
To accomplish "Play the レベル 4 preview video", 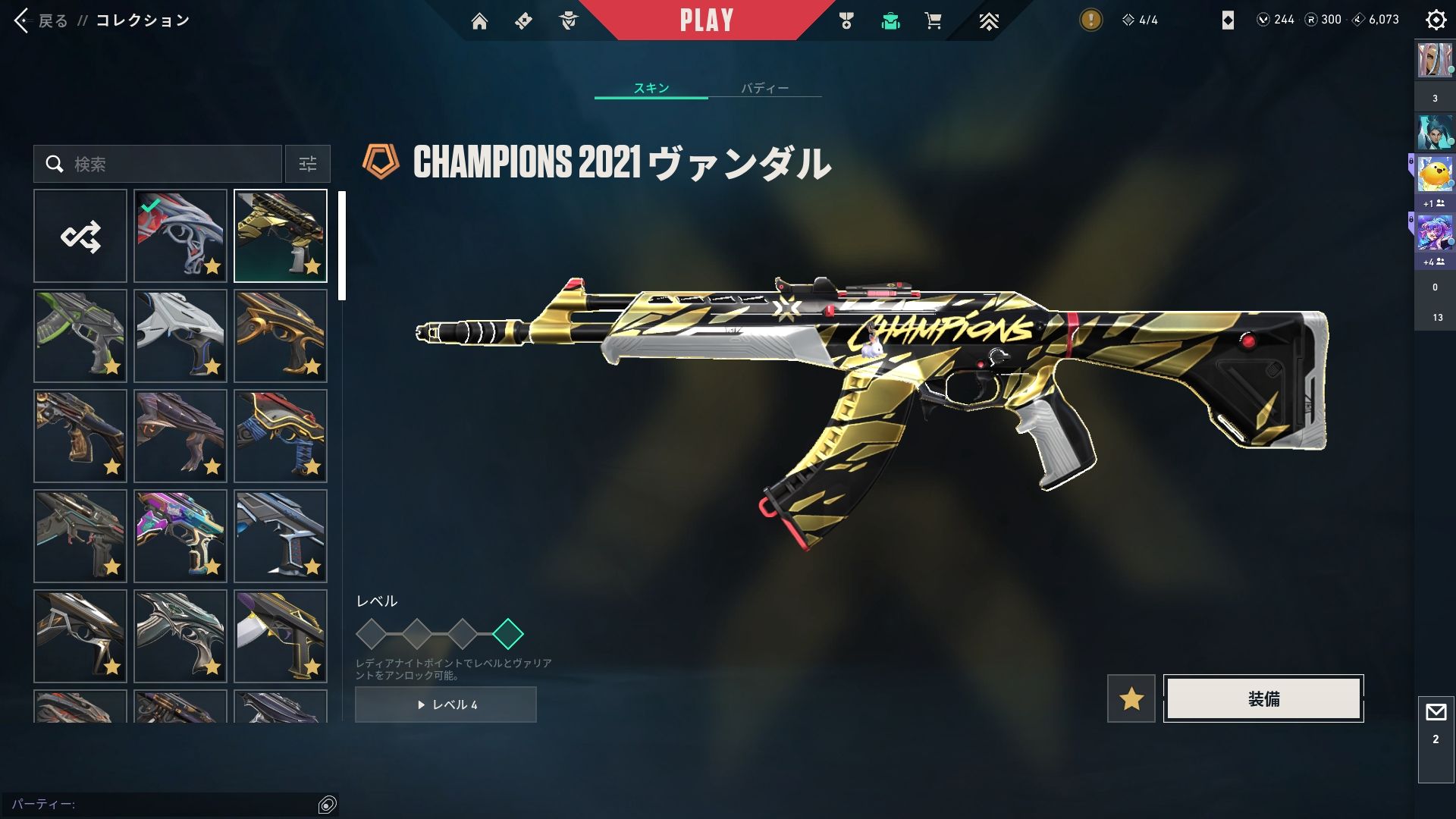I will point(446,704).
